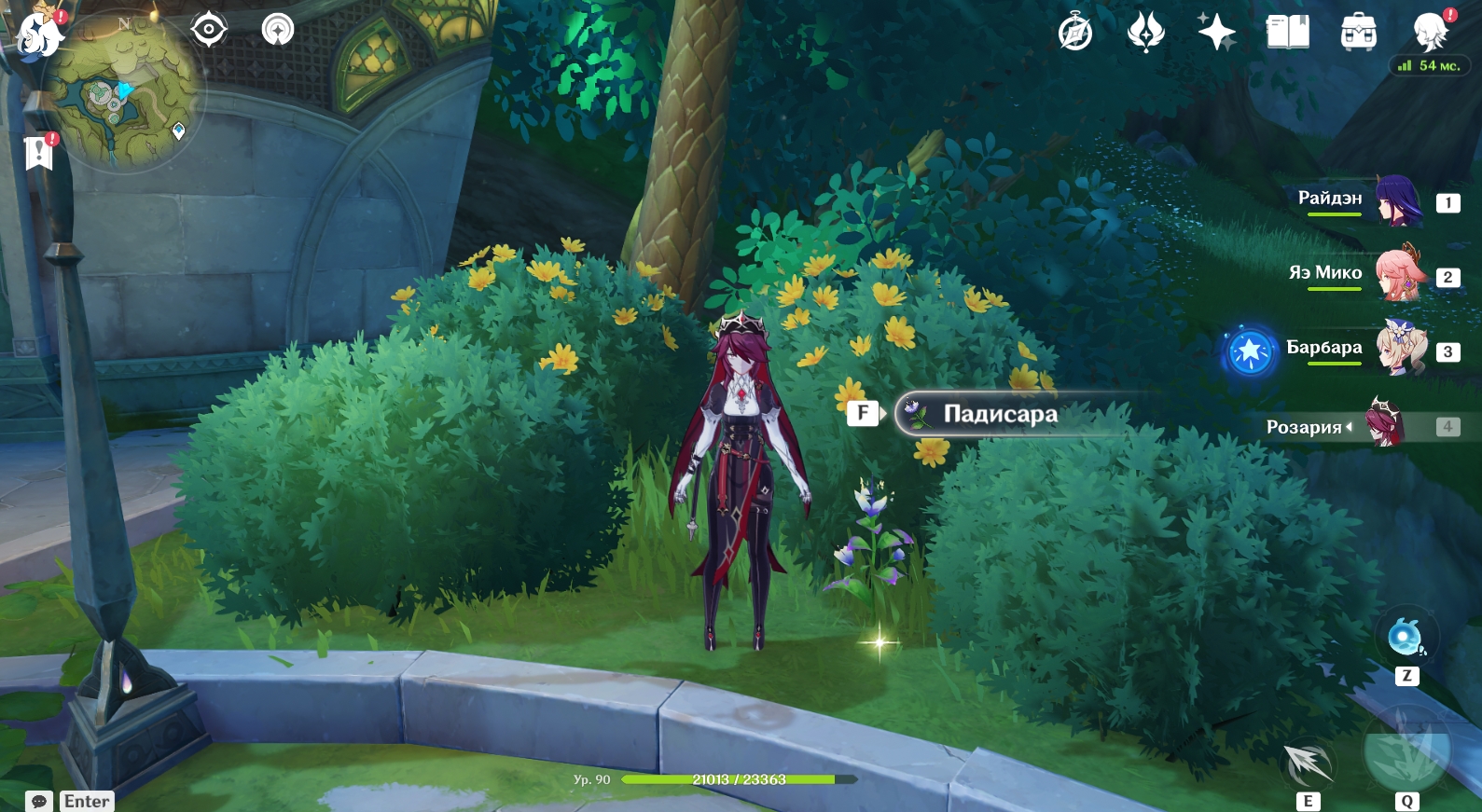
Task: Open the inventory backpack icon
Action: coord(1358,33)
